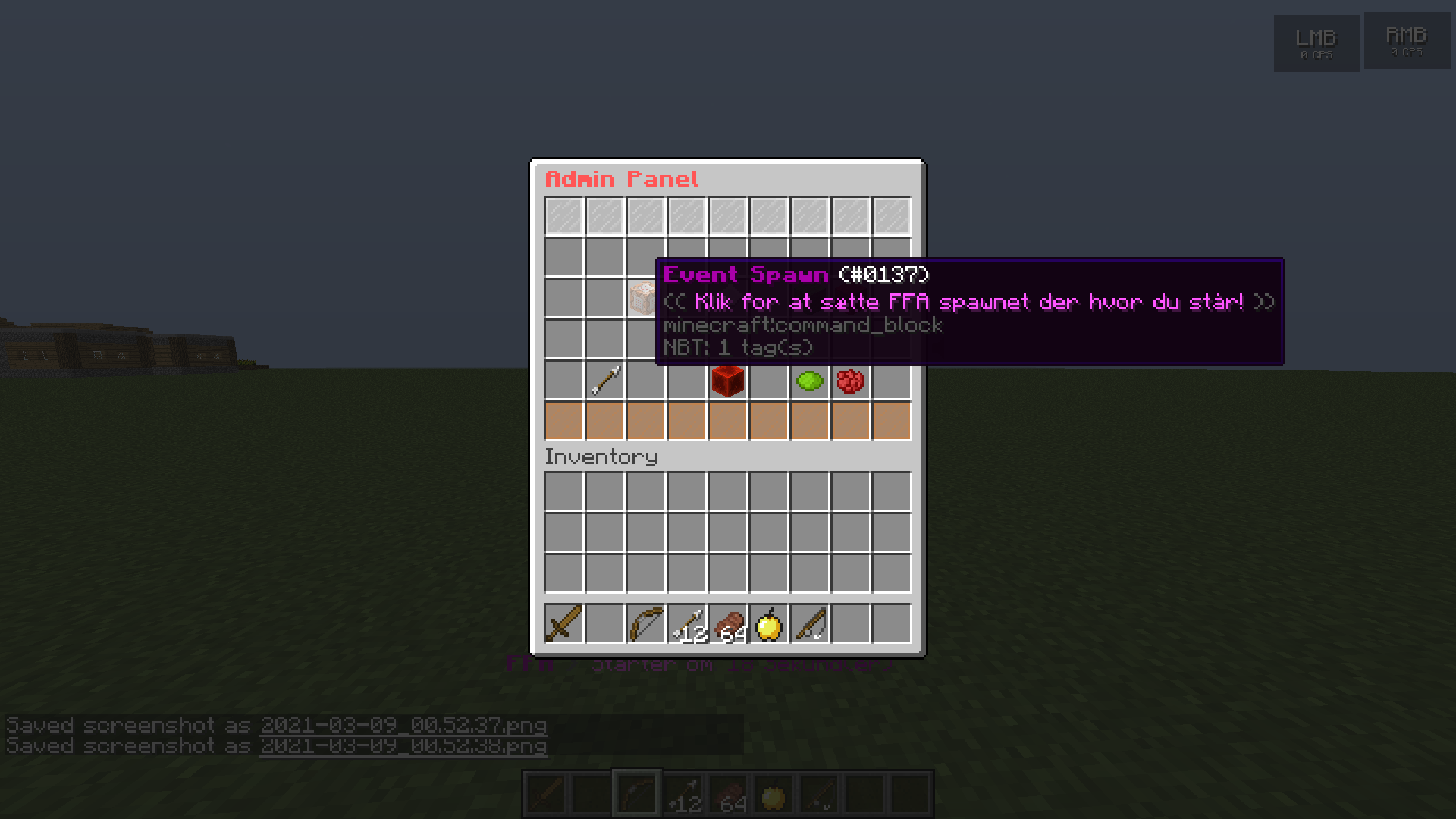Click the Admin Panel title
The height and width of the screenshot is (819, 1456).
[x=621, y=179]
